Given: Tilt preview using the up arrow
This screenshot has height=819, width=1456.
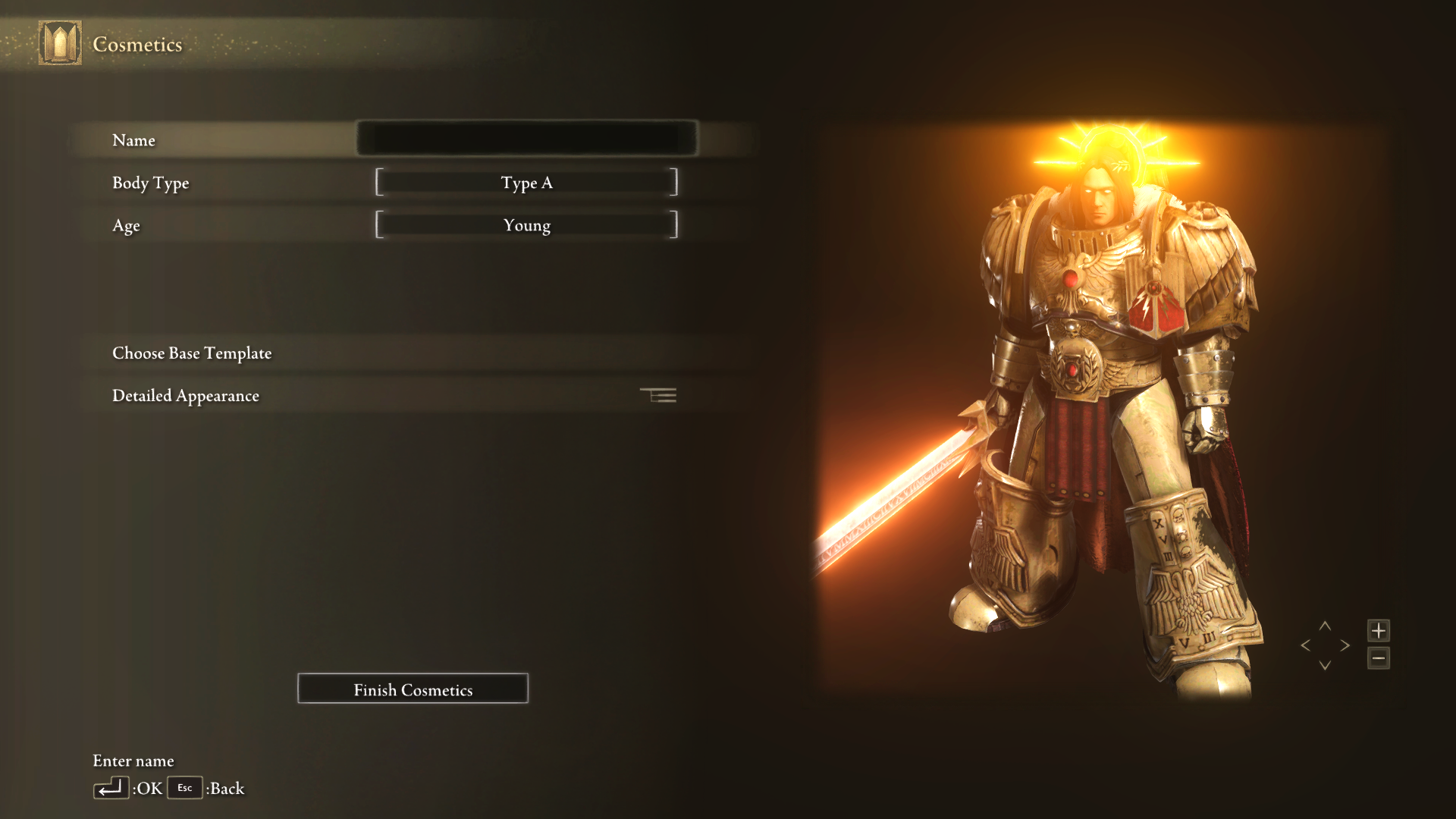Looking at the screenshot, I should 1325,626.
